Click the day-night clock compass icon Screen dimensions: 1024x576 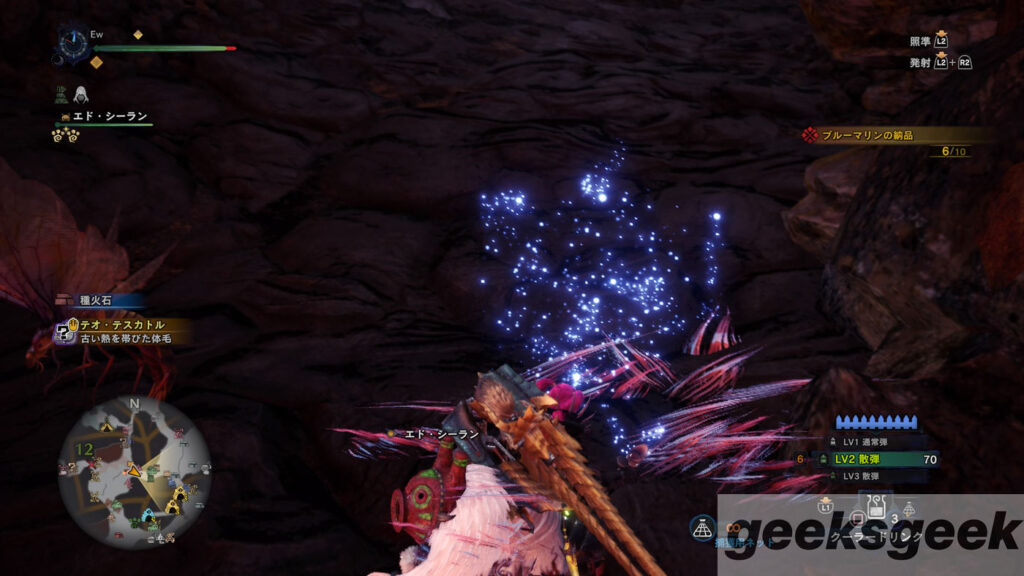(x=74, y=44)
